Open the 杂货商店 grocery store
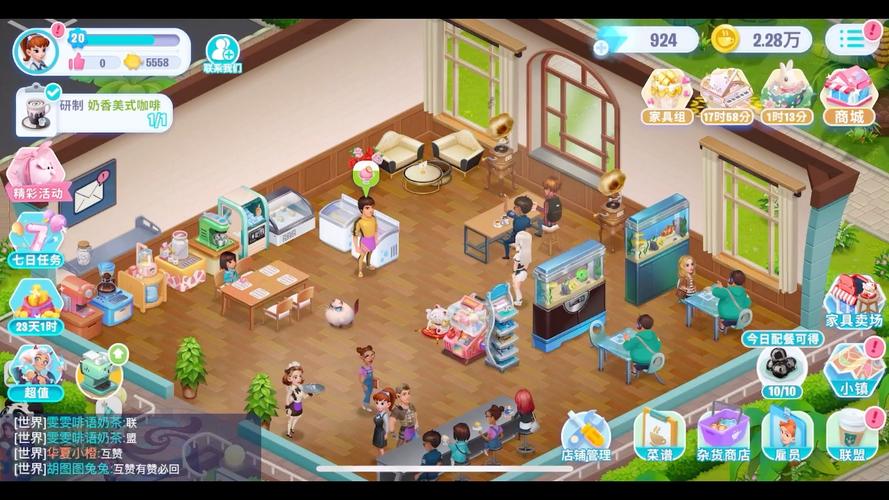 click(723, 437)
